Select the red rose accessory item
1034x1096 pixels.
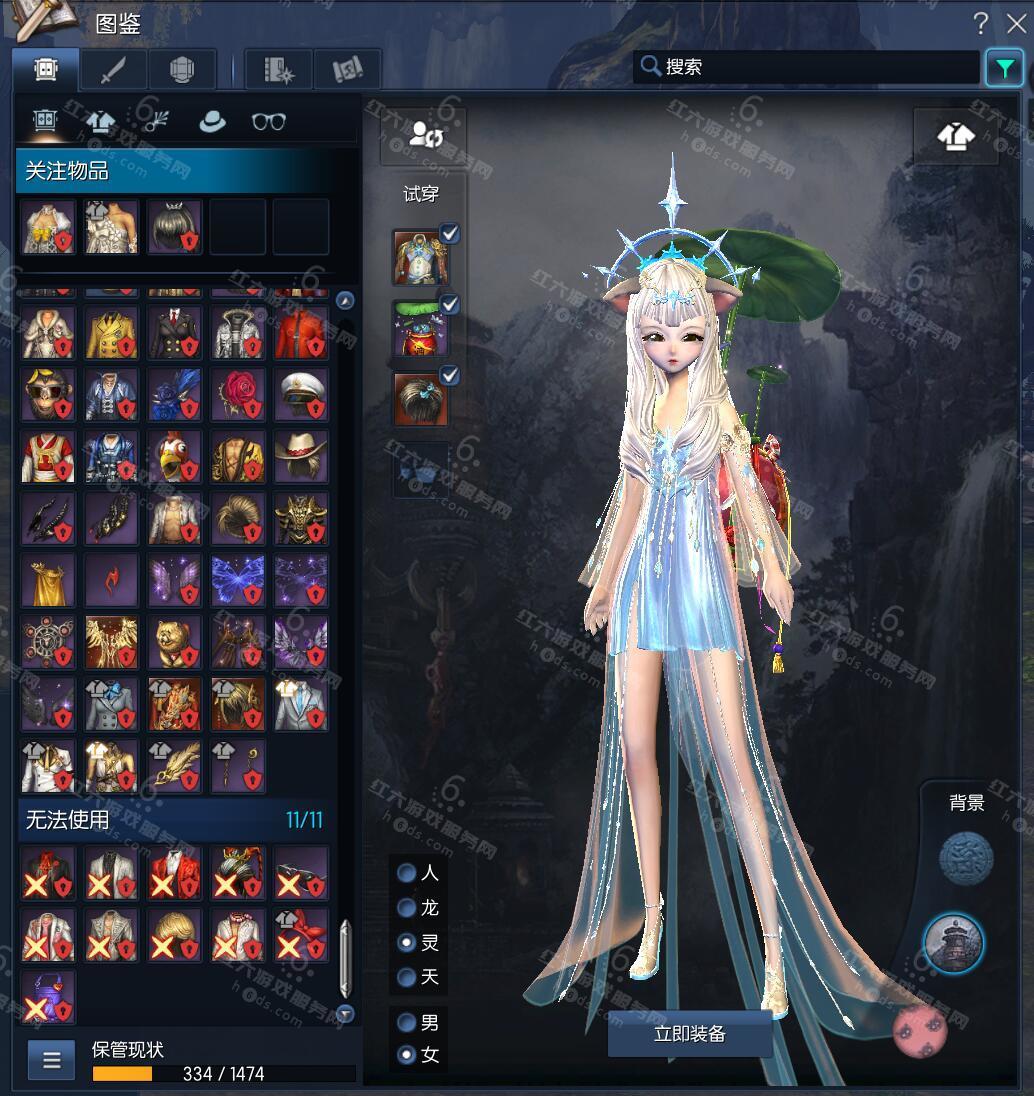point(238,394)
